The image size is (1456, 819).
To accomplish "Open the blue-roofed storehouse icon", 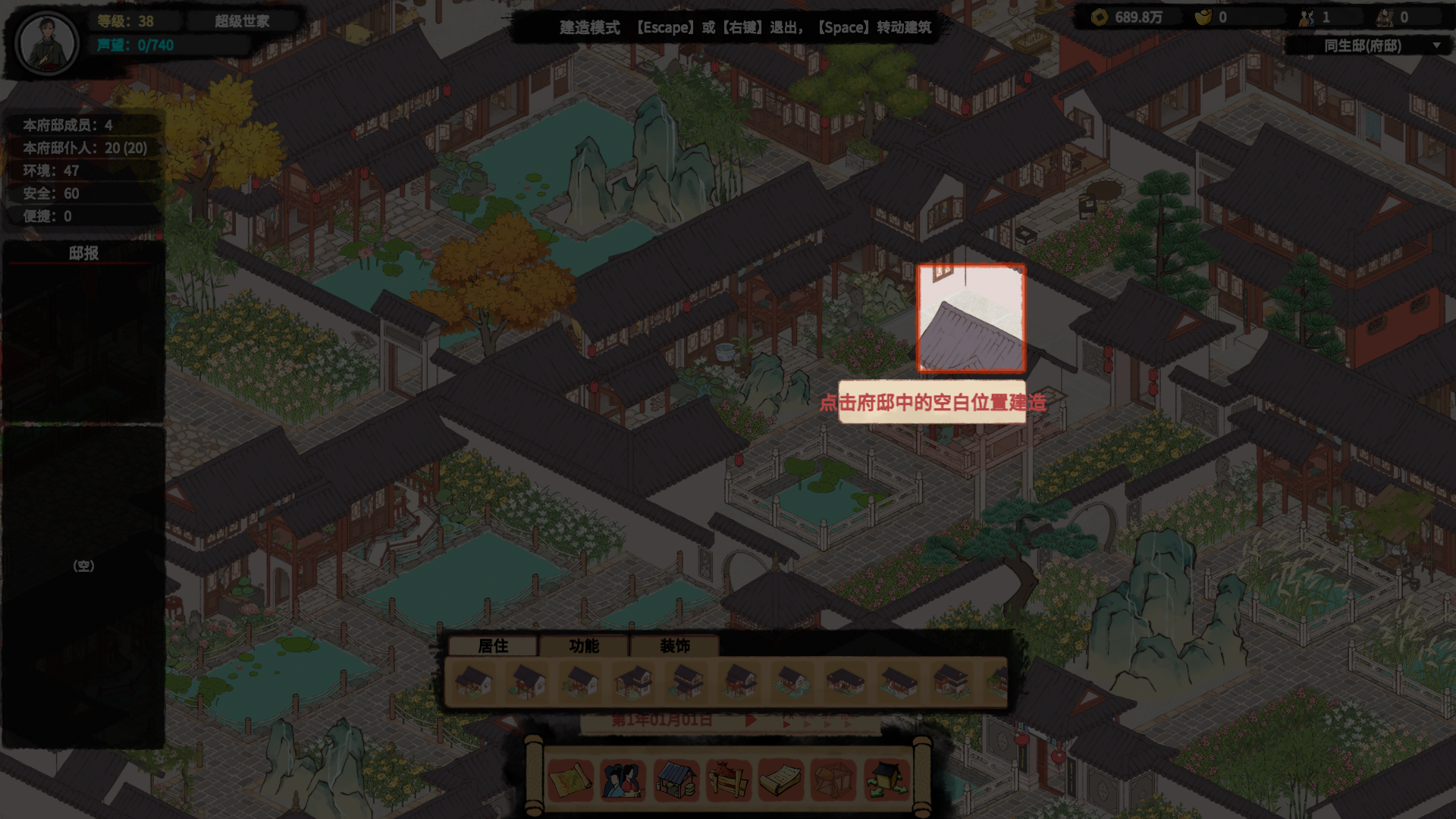I will pos(676,780).
